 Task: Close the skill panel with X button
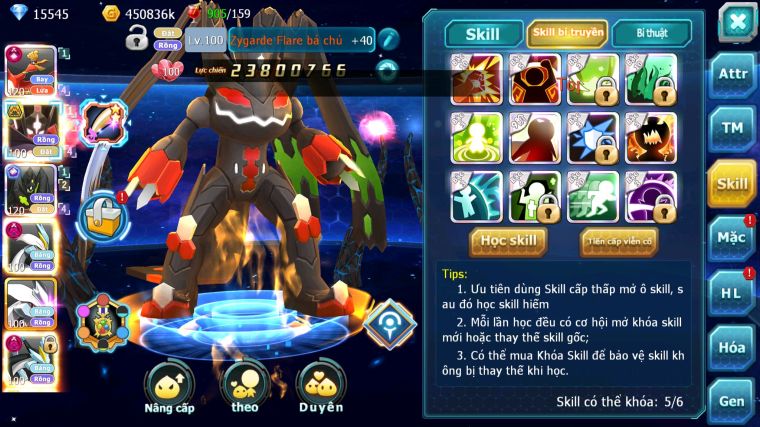736,21
